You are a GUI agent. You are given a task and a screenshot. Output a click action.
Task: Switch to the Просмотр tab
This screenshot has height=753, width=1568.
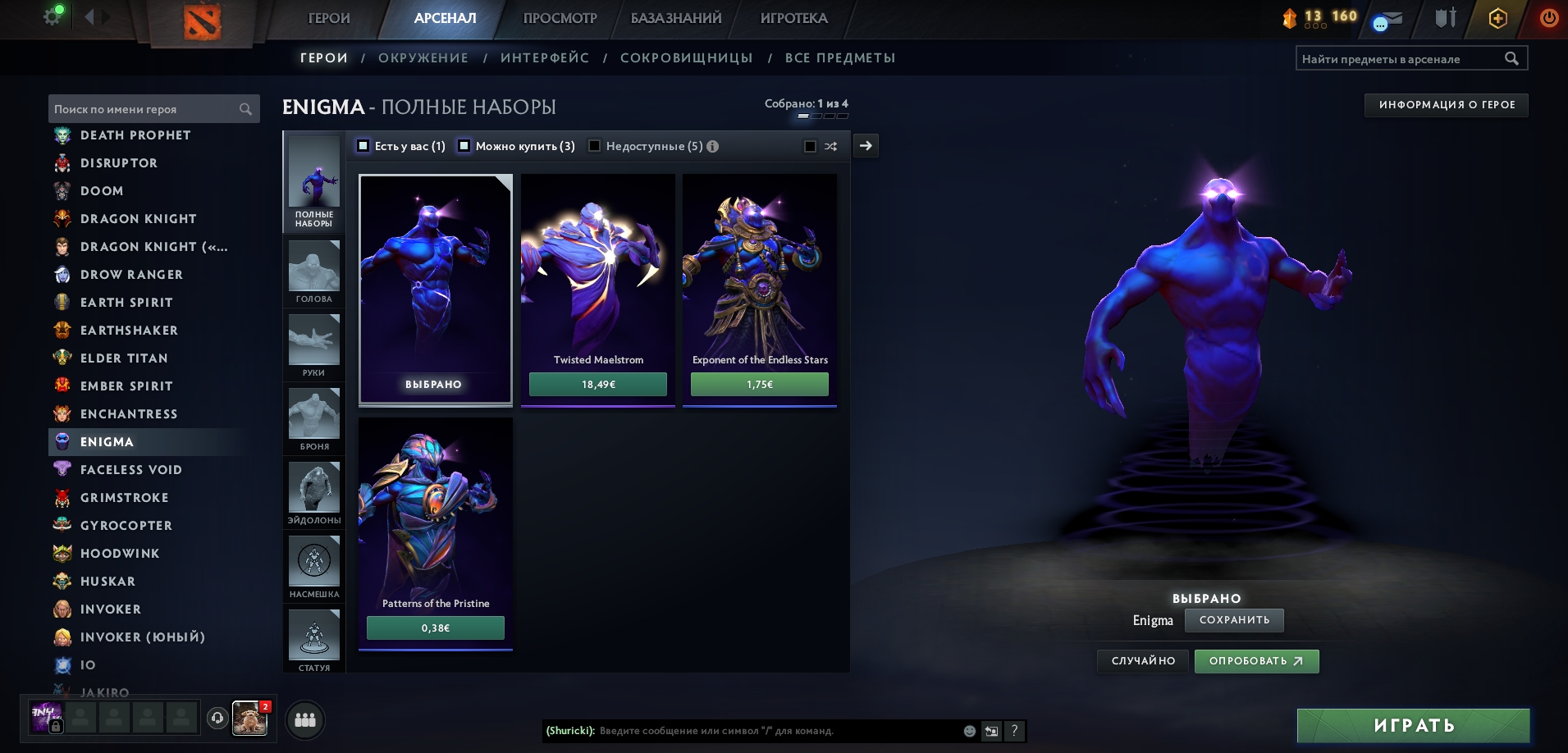tap(560, 18)
